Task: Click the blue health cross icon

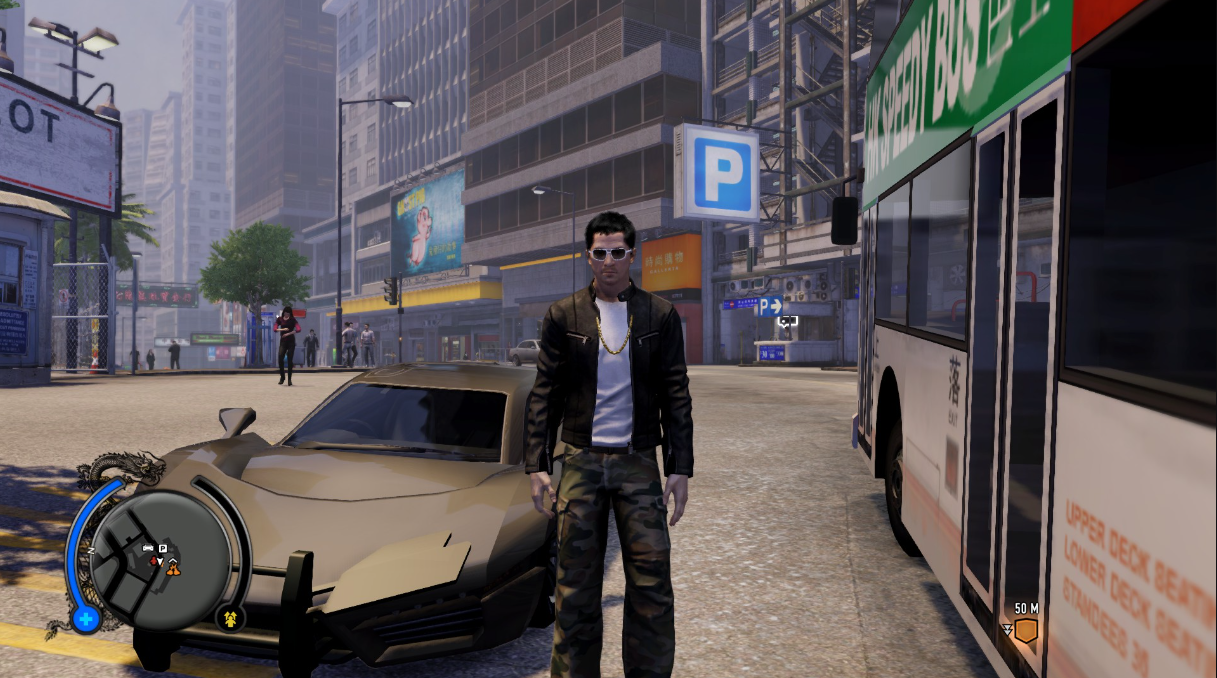Action: coord(85,620)
